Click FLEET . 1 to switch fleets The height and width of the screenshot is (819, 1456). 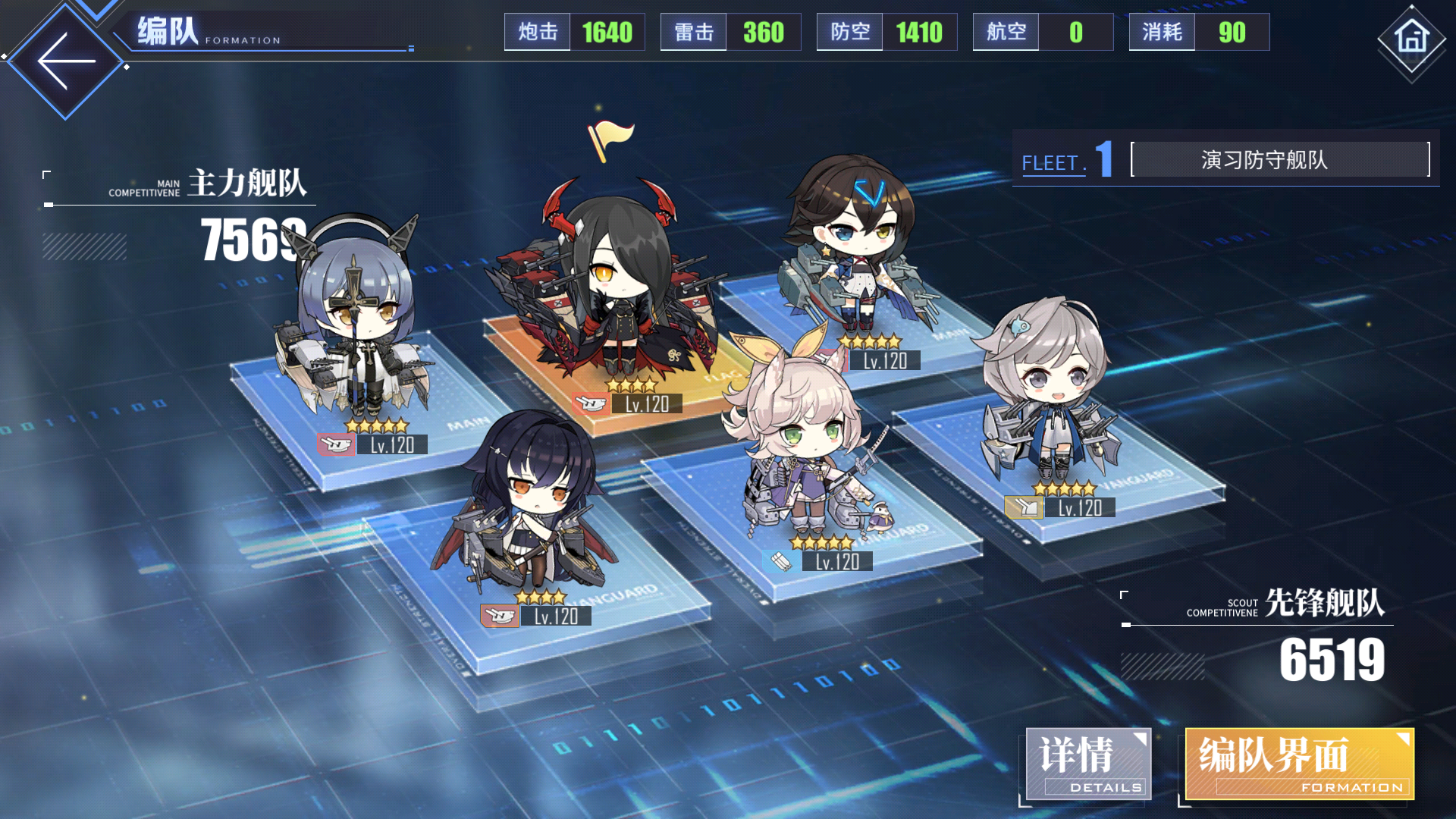coord(1065,162)
